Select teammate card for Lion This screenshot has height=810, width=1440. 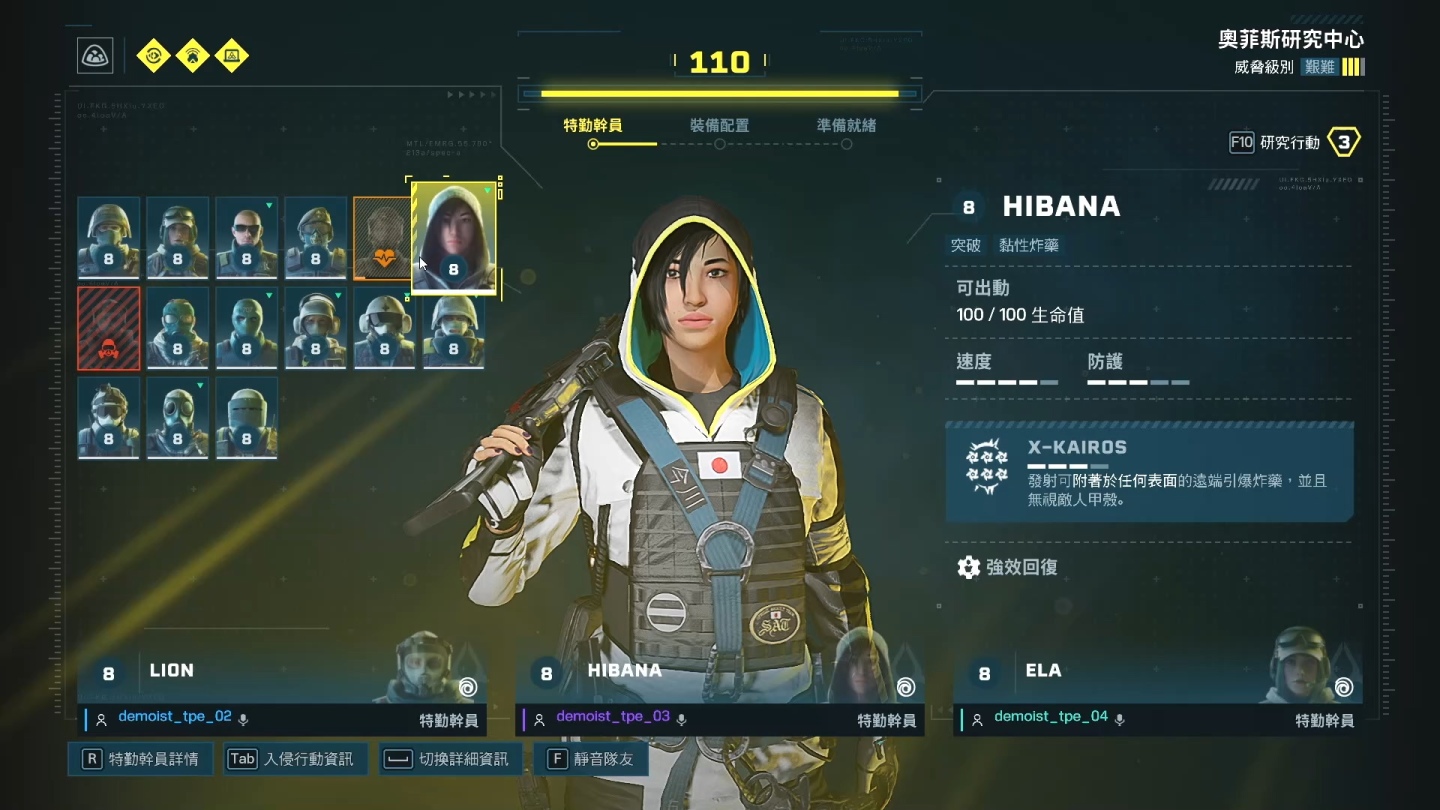pyautogui.click(x=281, y=682)
